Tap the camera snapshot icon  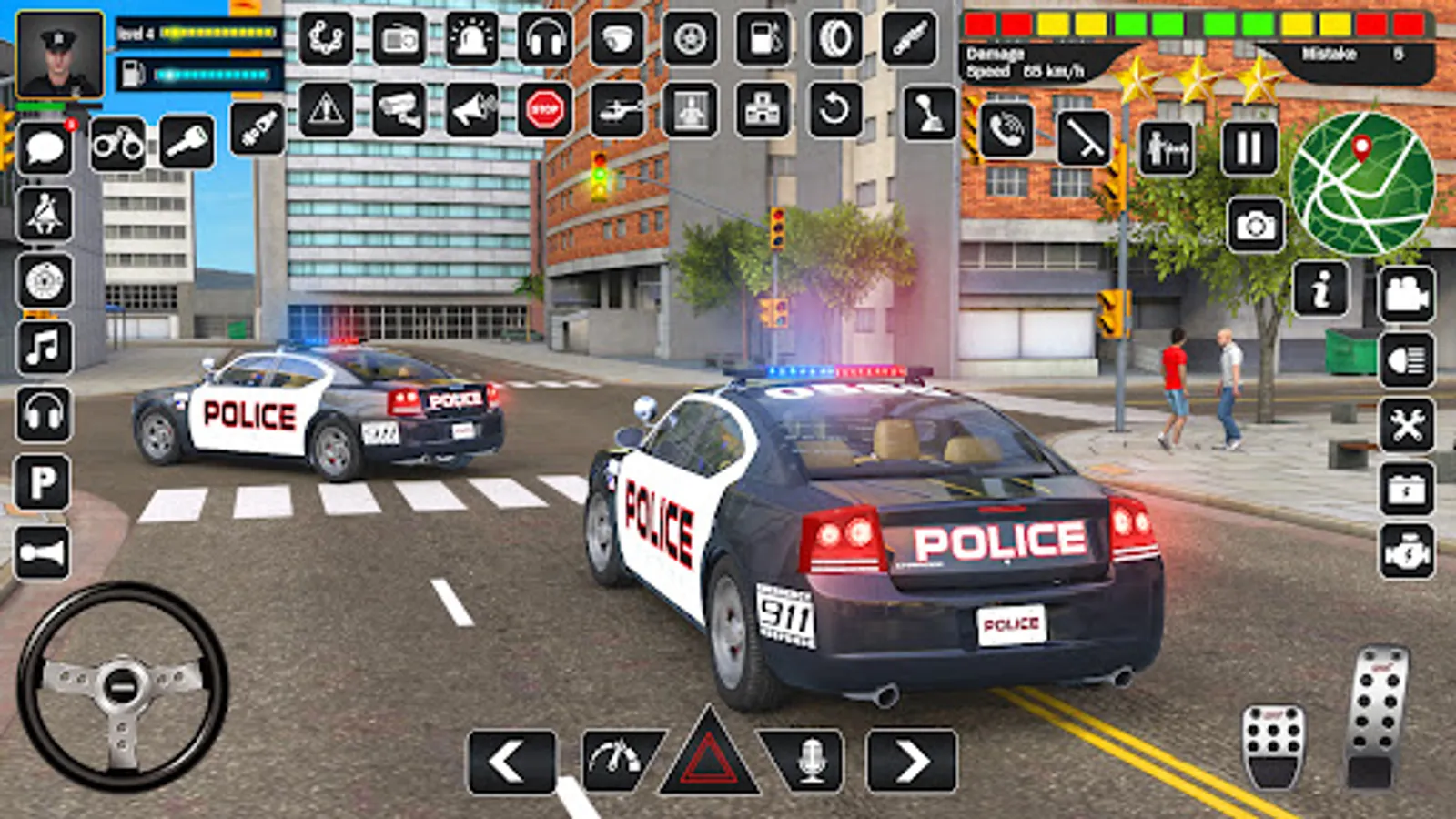tap(1257, 223)
